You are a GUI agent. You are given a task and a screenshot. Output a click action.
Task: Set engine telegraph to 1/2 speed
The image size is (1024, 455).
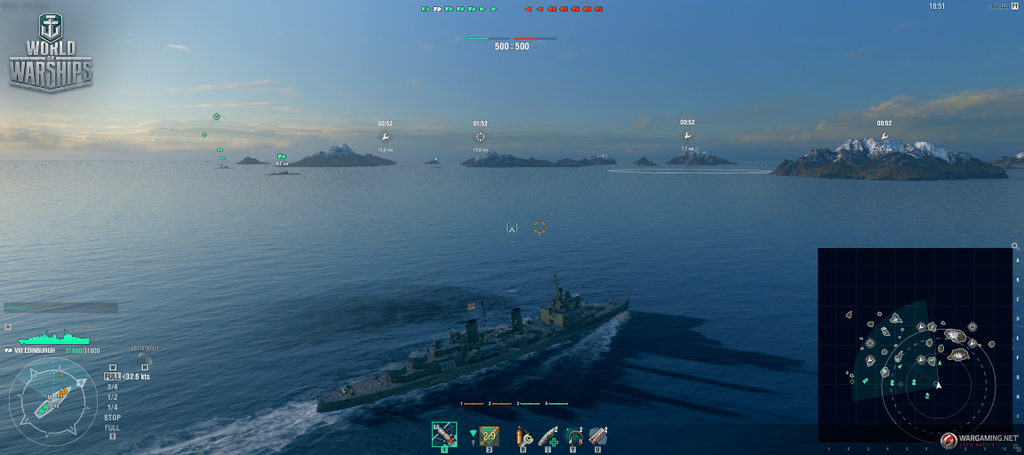coord(112,397)
